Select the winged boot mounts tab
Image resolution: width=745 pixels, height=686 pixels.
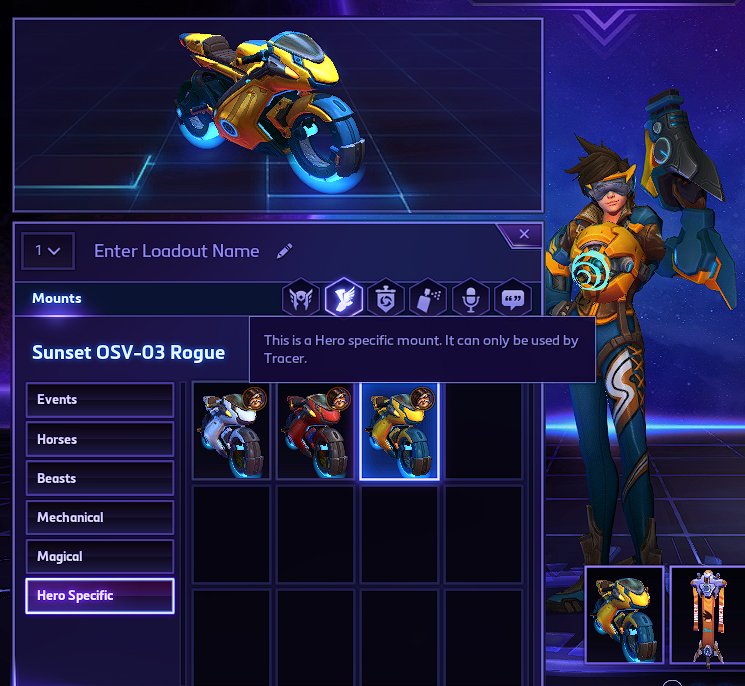pyautogui.click(x=343, y=298)
